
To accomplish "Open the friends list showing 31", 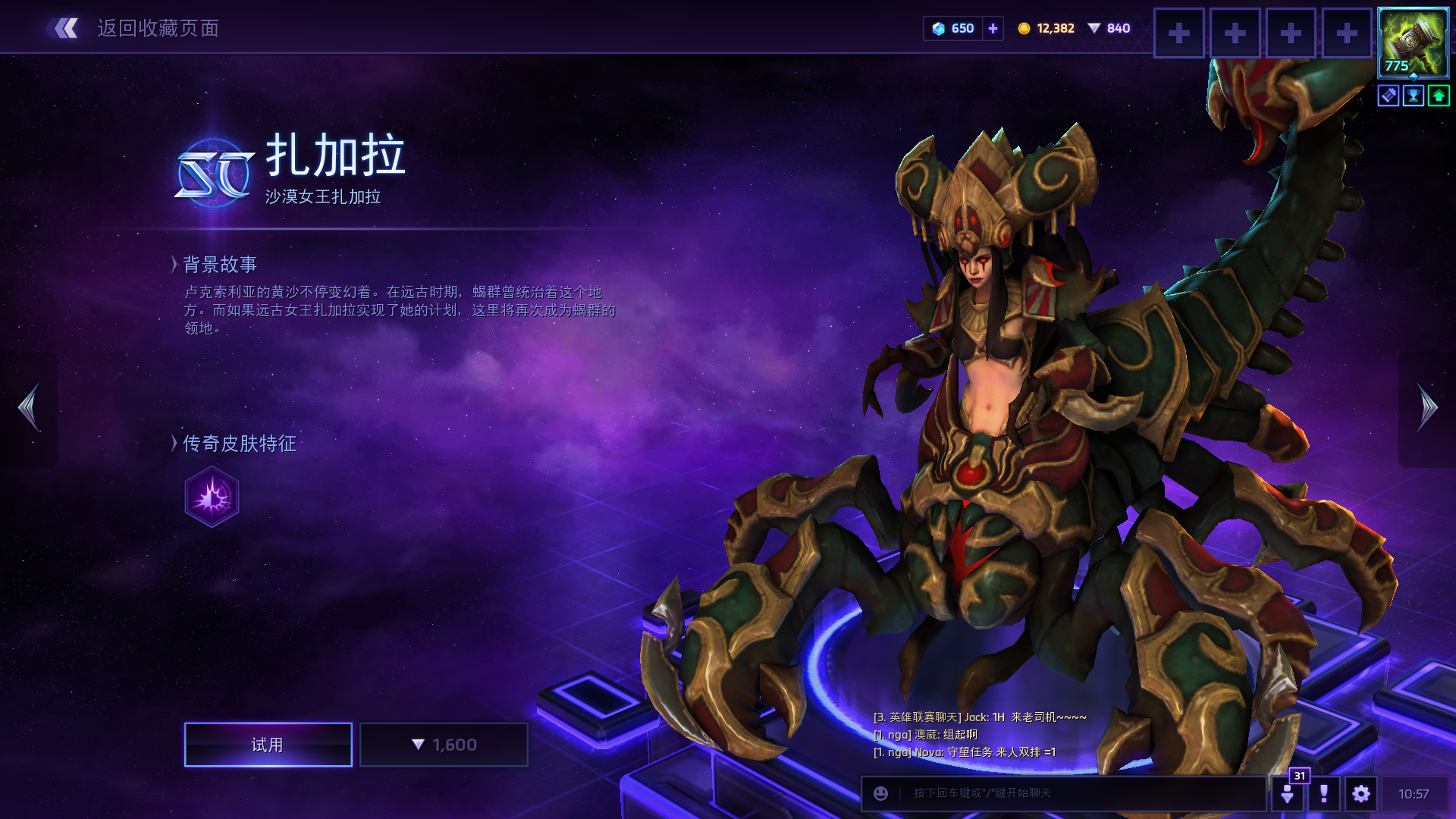I will pyautogui.click(x=1288, y=792).
